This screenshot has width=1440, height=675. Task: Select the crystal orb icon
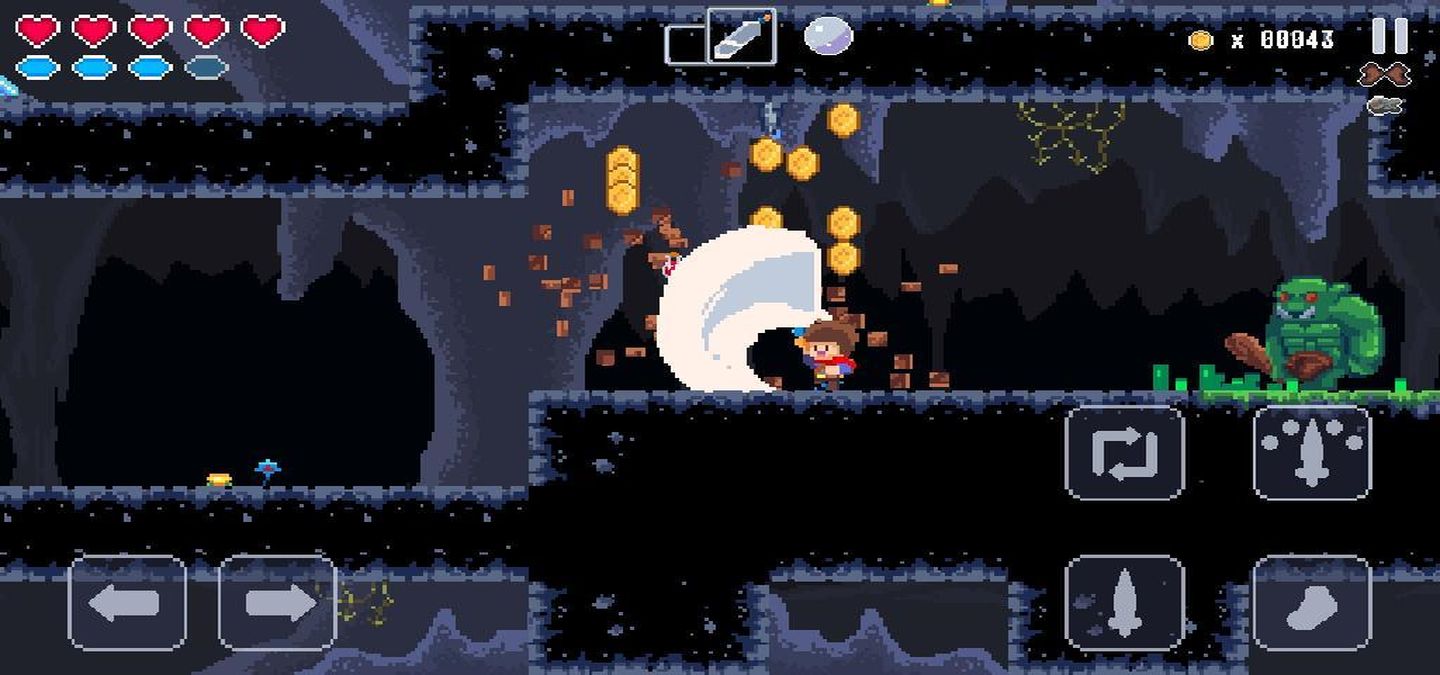828,36
